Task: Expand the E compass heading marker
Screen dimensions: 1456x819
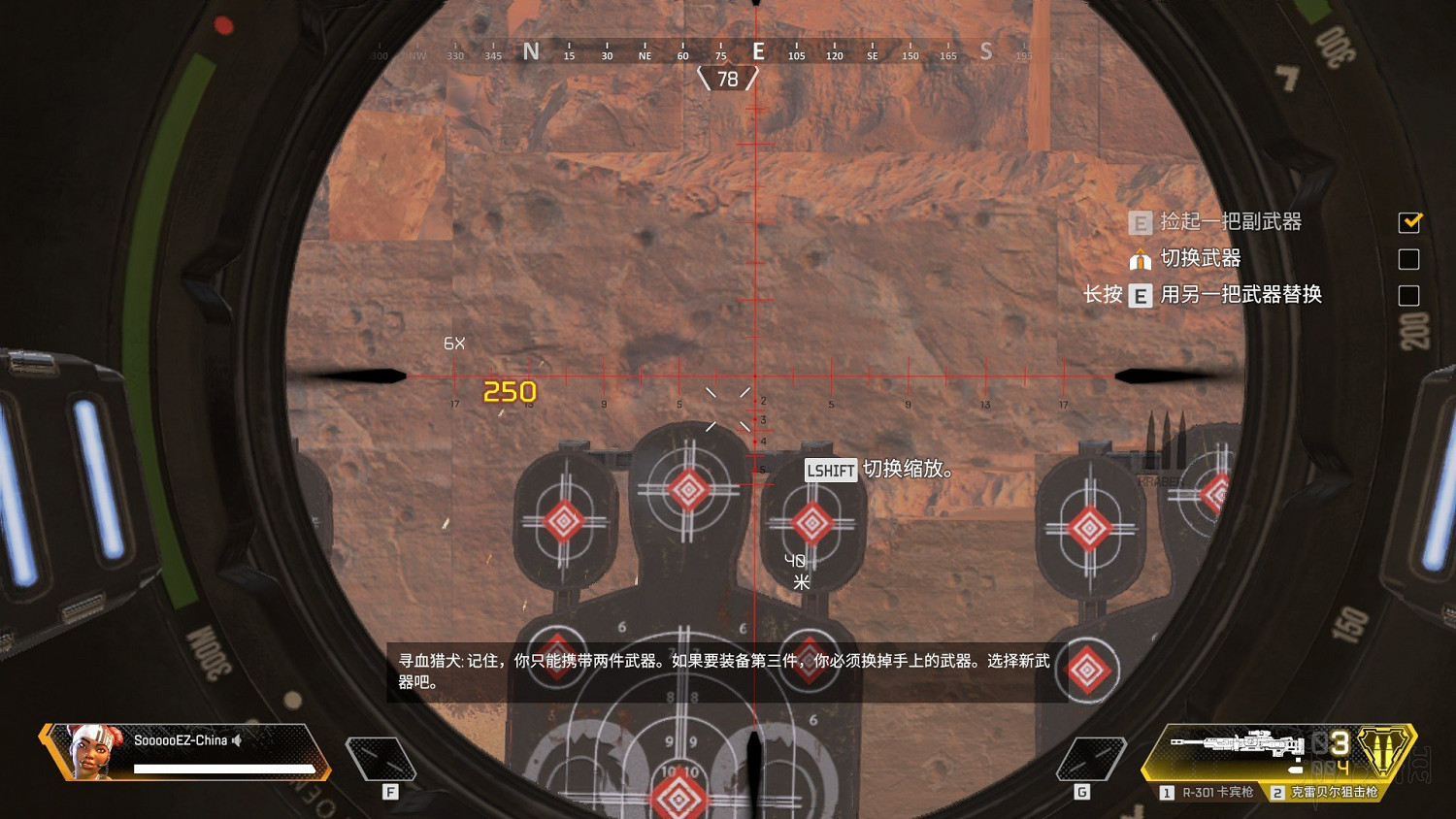Action: pyautogui.click(x=758, y=50)
